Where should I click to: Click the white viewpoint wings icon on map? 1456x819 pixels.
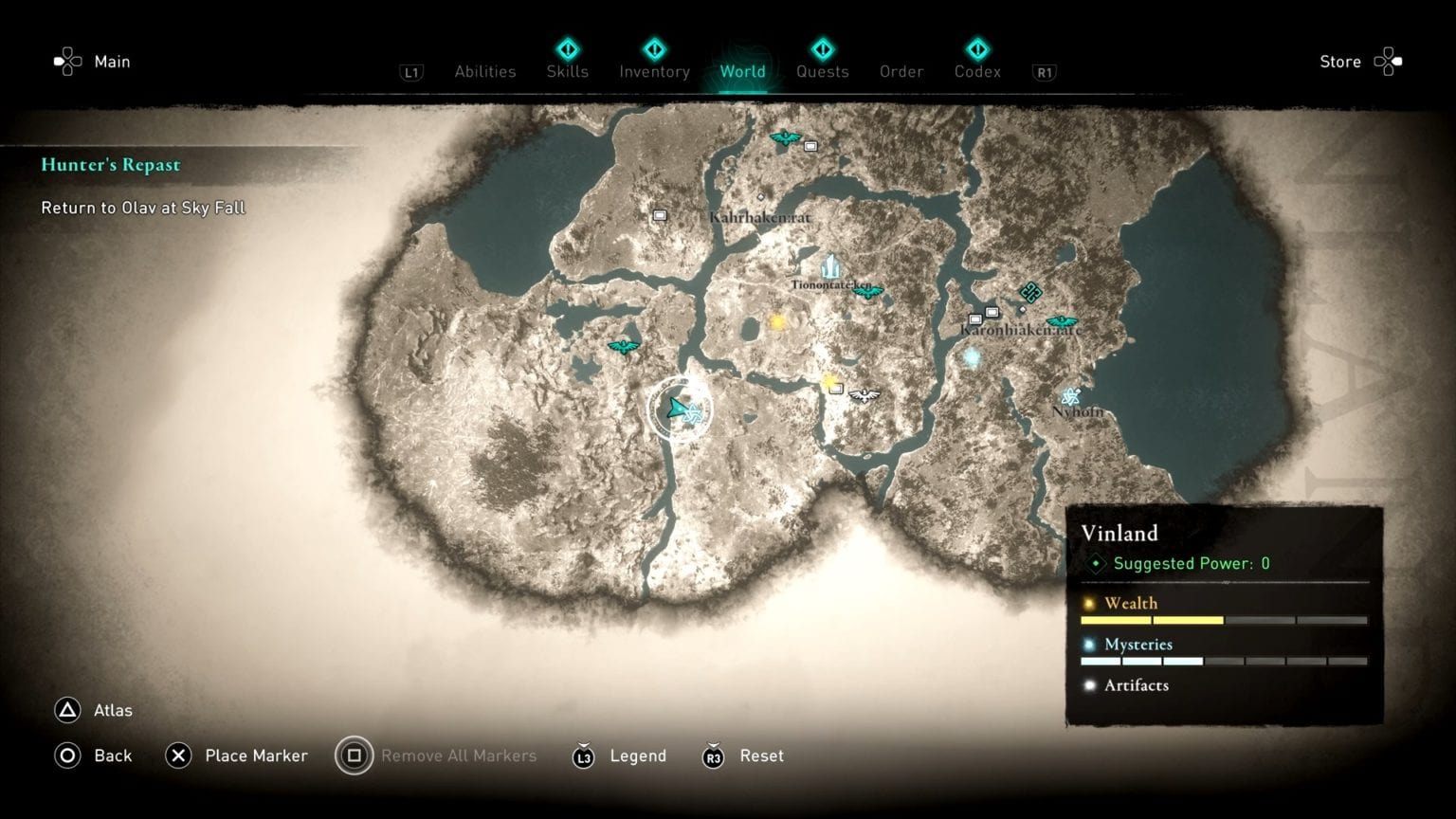click(864, 396)
